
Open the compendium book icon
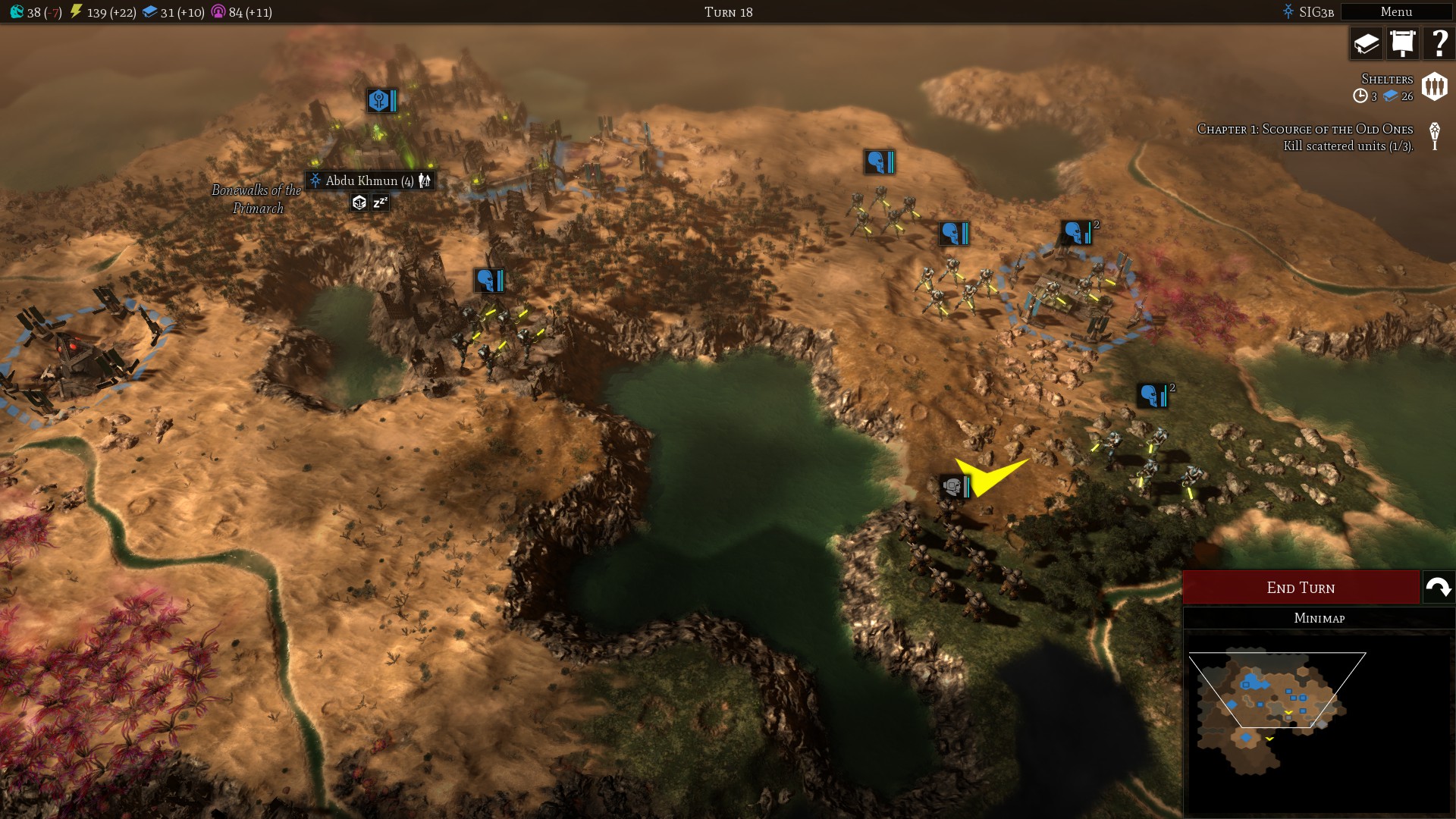tap(1367, 43)
